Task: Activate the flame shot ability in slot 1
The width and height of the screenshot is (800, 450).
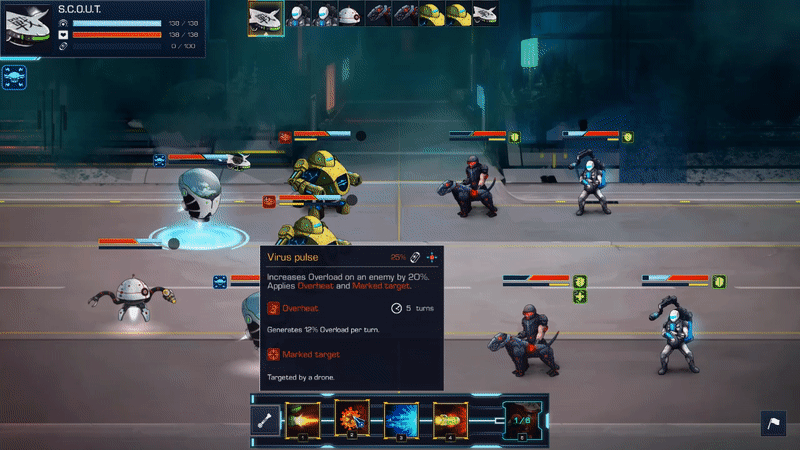Action: coord(303,420)
